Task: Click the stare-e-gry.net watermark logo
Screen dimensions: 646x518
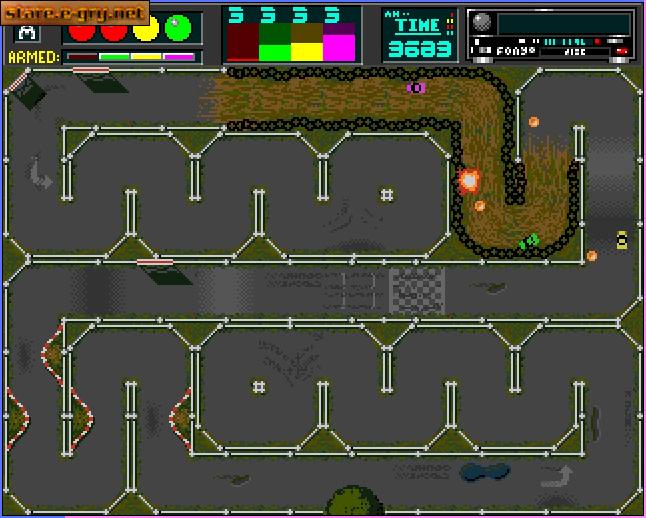Action: click(75, 13)
